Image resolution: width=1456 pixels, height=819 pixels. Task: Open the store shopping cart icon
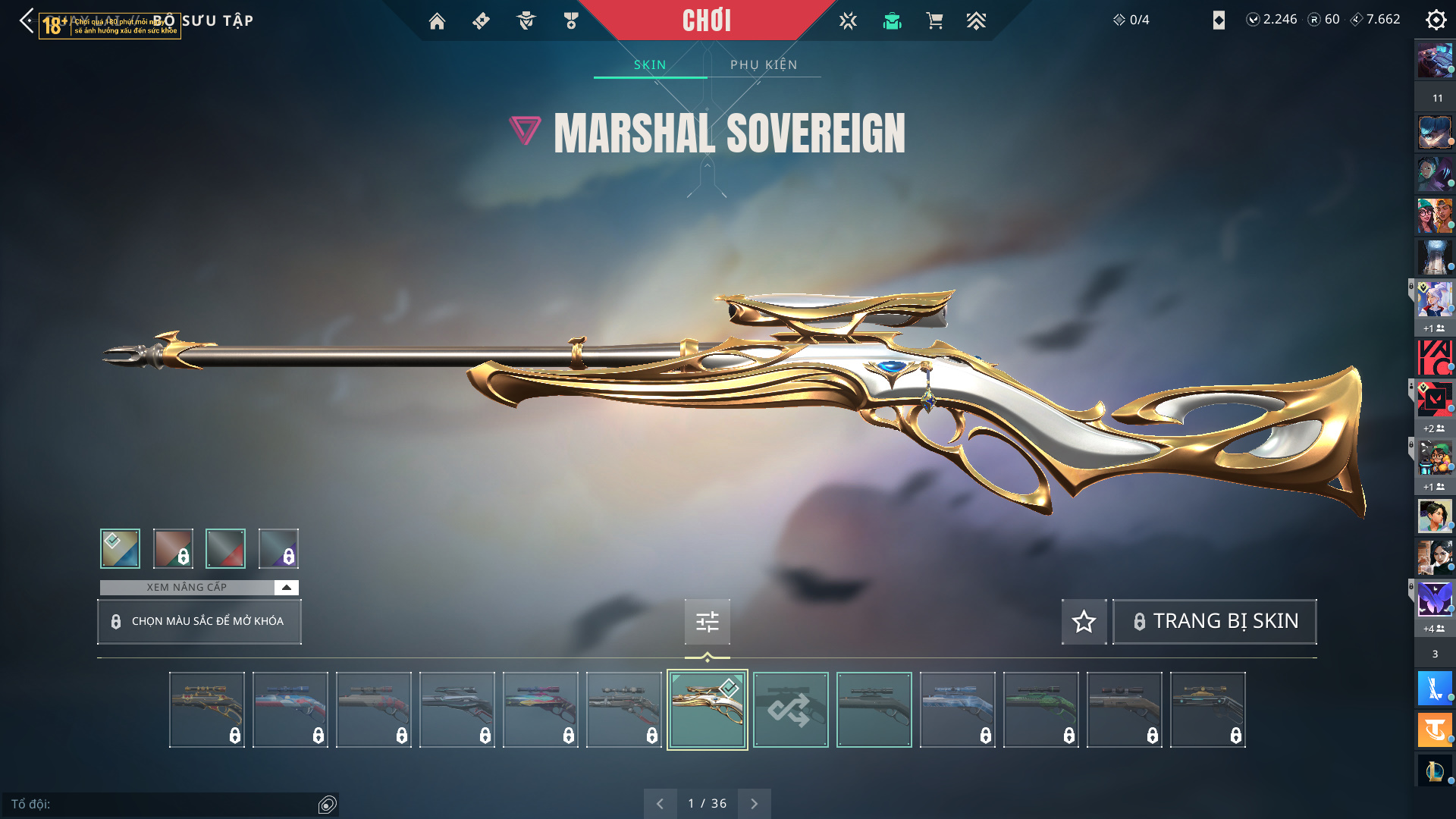pos(934,21)
